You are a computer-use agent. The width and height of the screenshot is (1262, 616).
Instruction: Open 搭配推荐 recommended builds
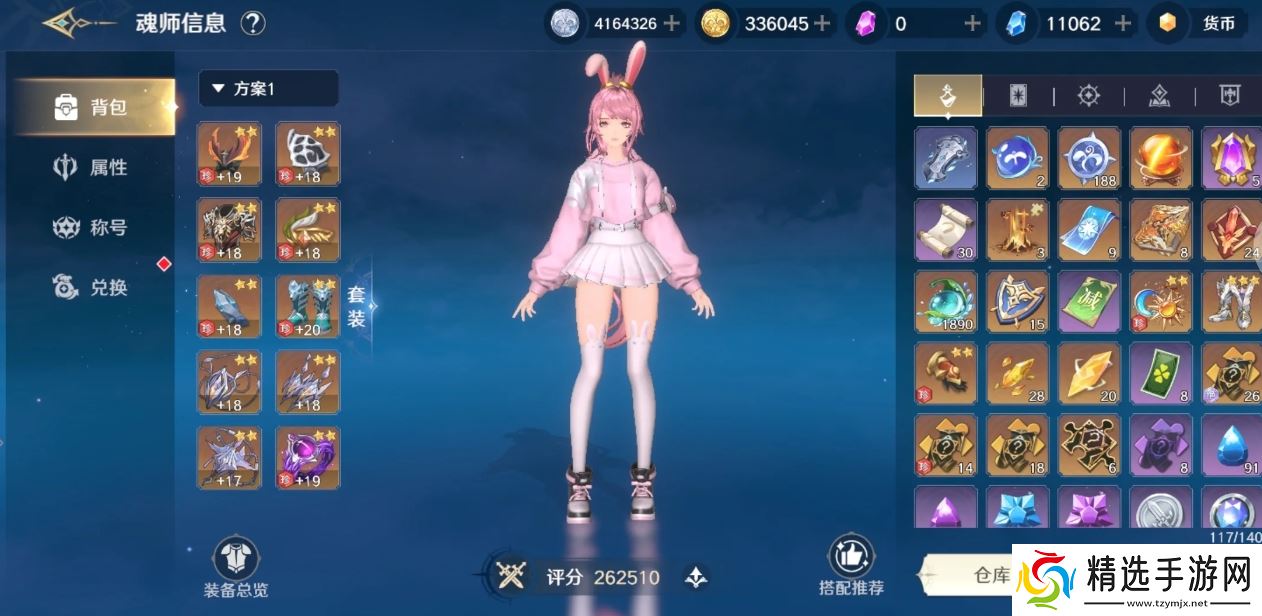pyautogui.click(x=851, y=567)
